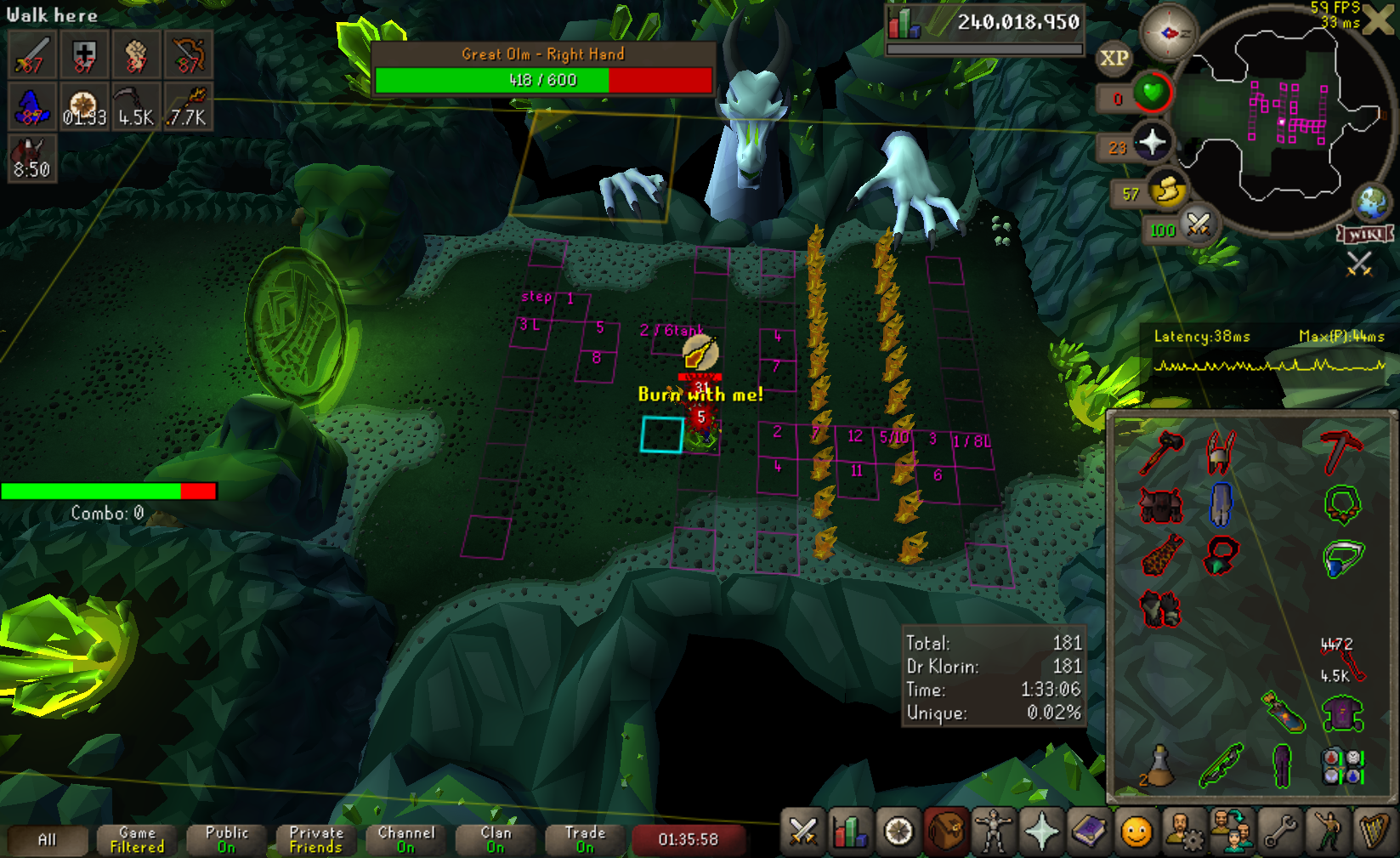Image resolution: width=1400 pixels, height=858 pixels.
Task: Switch chat to the All tab
Action: click(x=48, y=840)
